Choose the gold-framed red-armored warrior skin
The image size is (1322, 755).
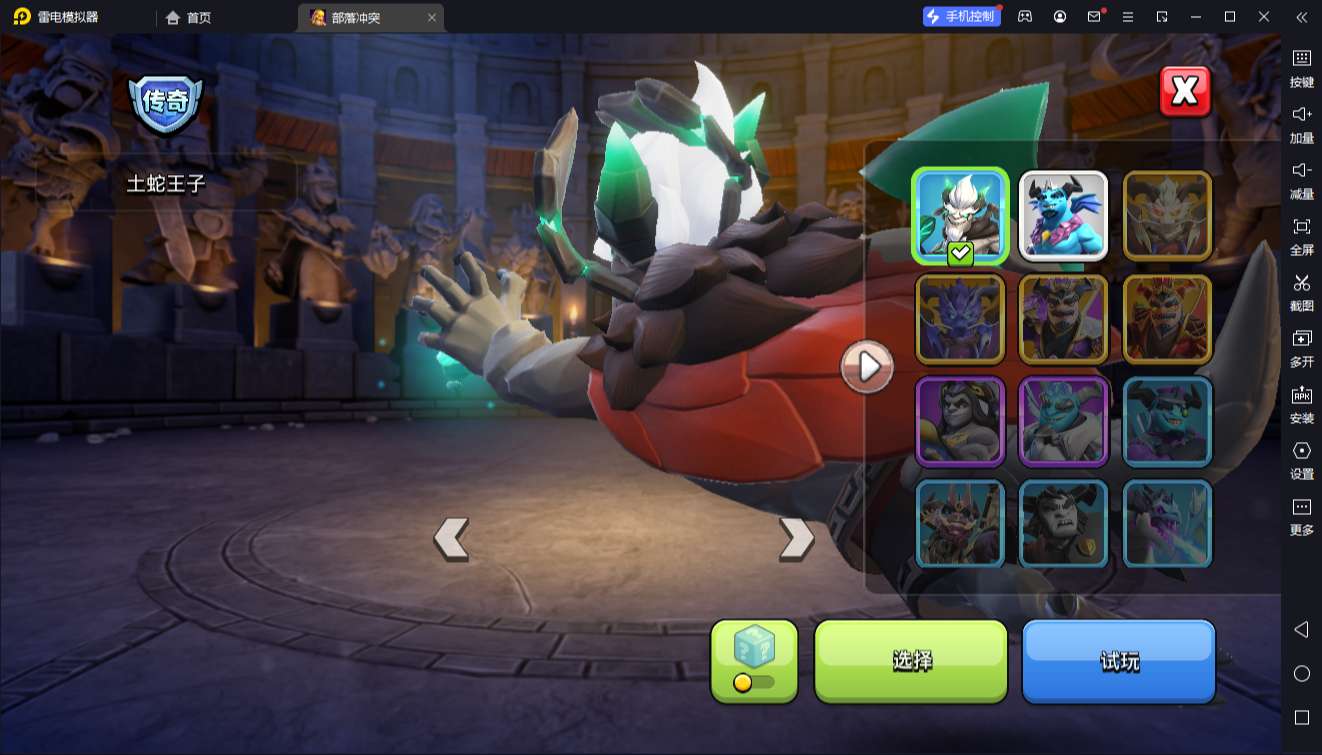pyautogui.click(x=1167, y=319)
